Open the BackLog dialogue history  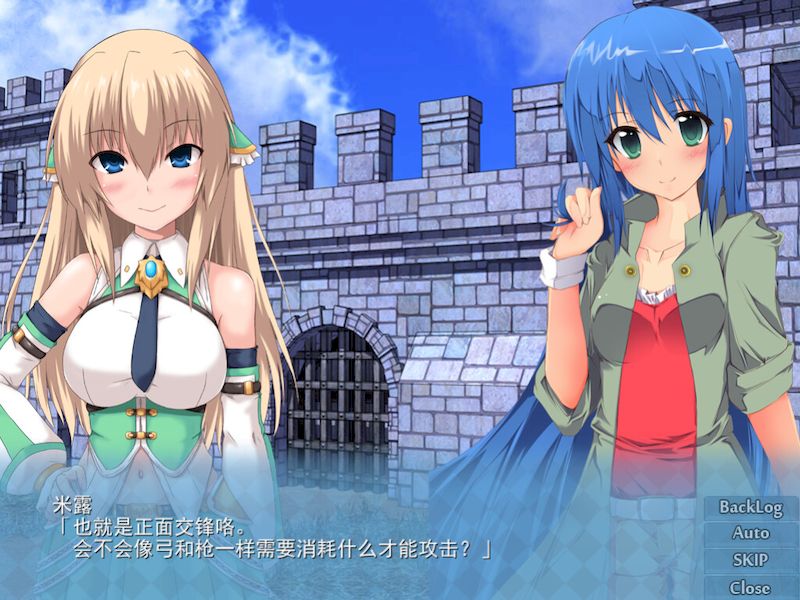point(750,507)
